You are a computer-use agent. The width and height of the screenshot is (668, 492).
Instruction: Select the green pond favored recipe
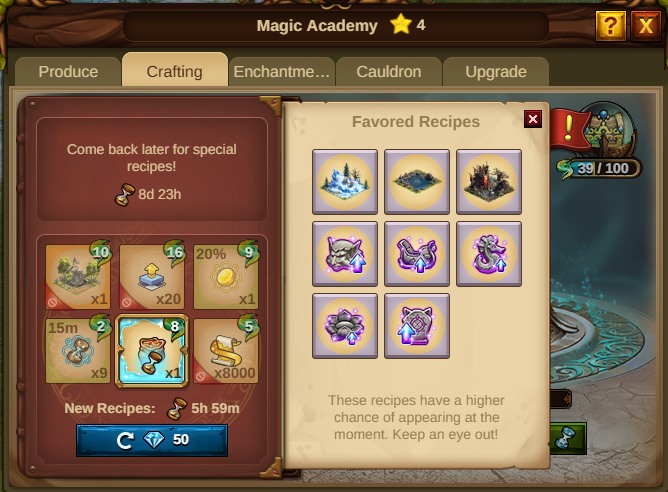coord(417,181)
